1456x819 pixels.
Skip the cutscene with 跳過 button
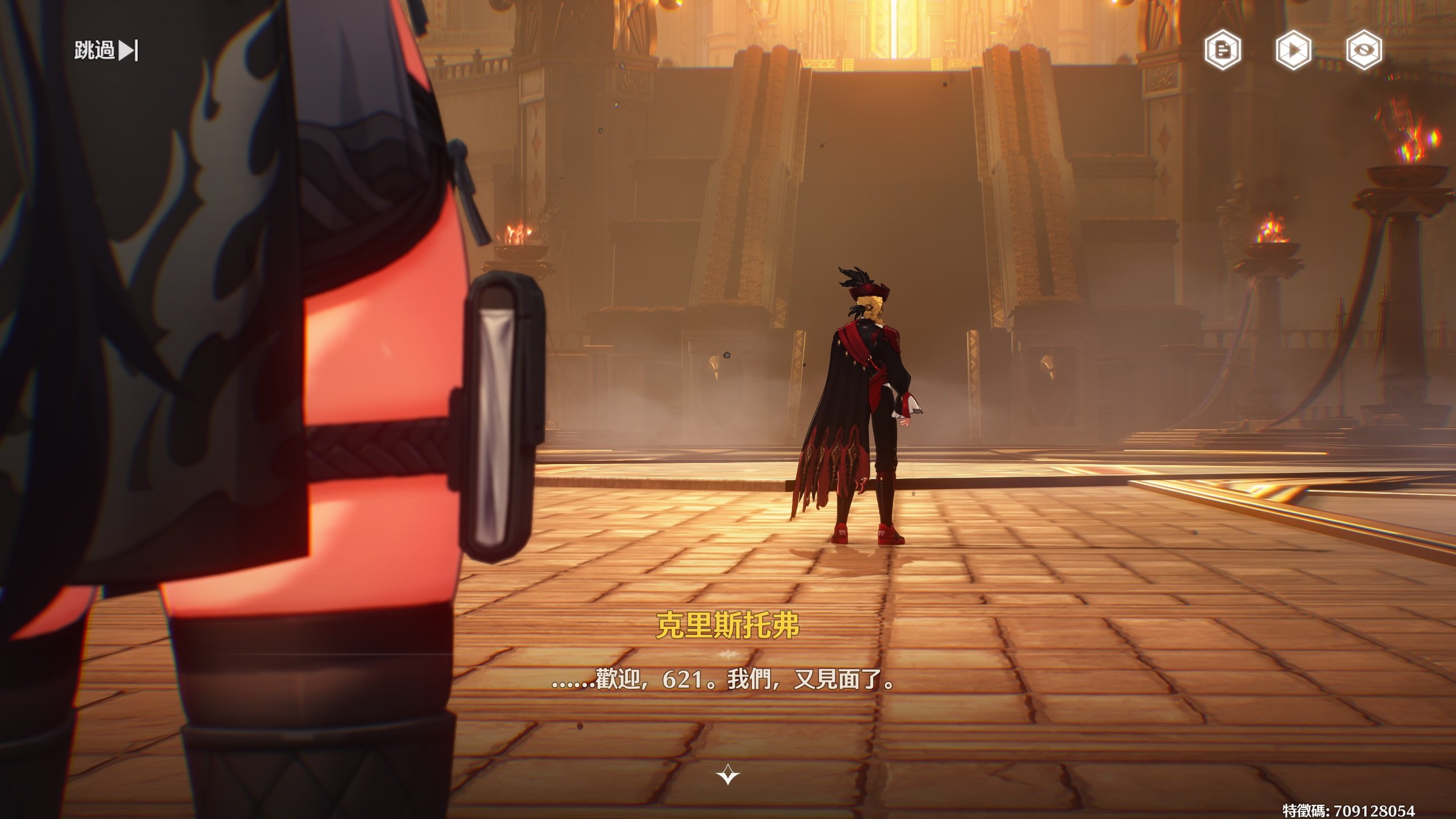(106, 51)
